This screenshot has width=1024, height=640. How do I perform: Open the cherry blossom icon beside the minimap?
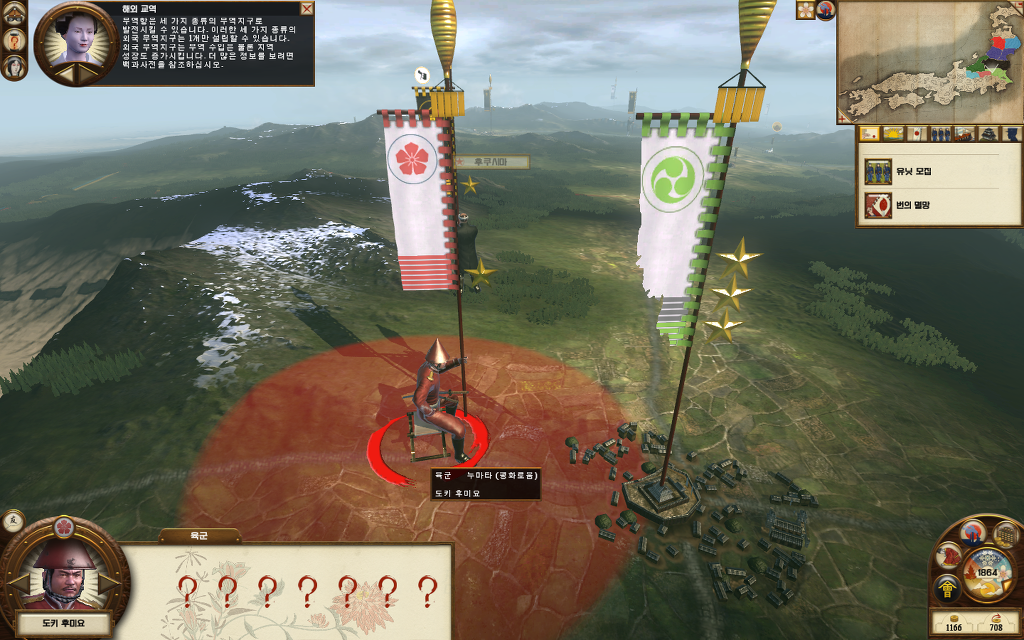point(805,10)
